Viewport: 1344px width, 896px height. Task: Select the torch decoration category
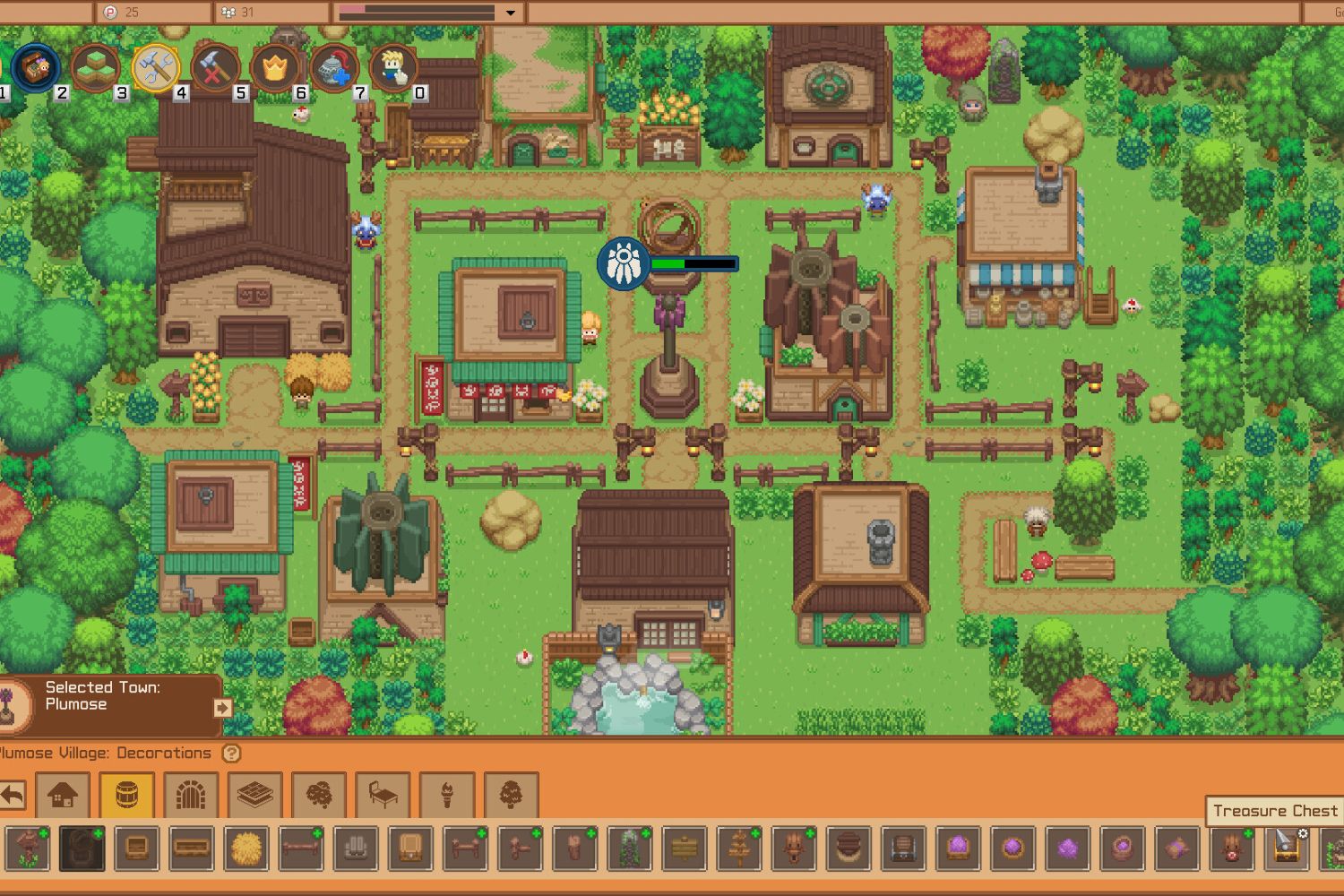pos(448,795)
